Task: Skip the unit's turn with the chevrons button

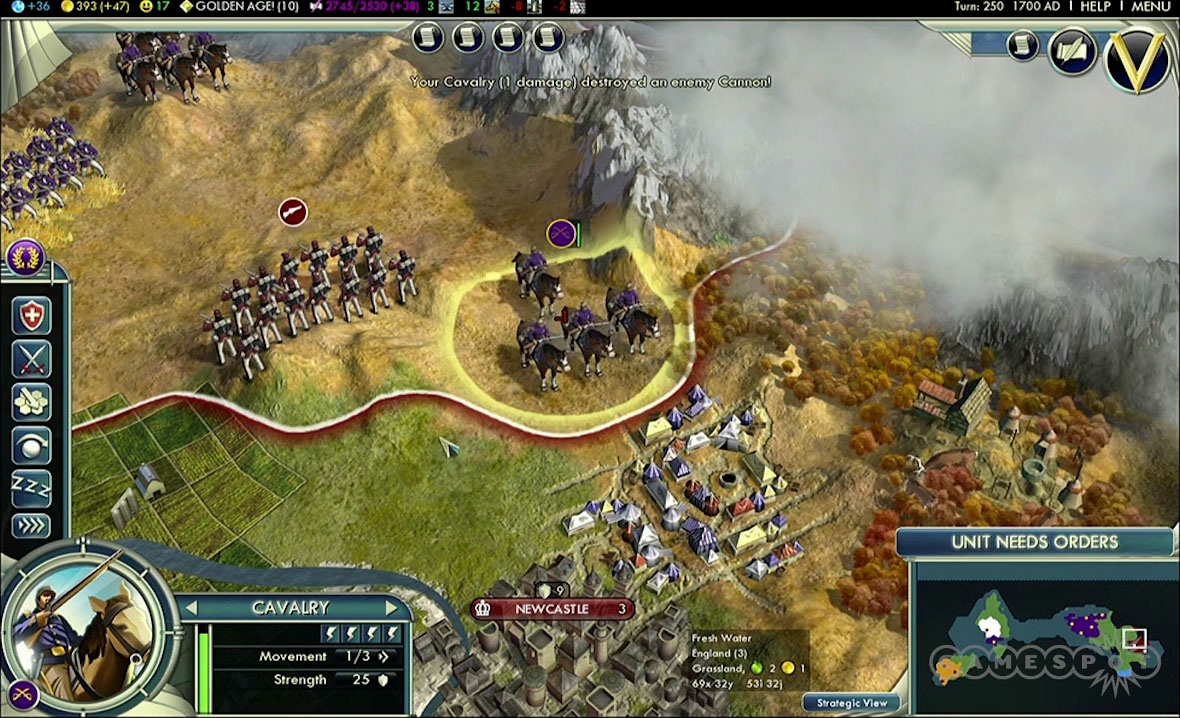Action: click(31, 525)
